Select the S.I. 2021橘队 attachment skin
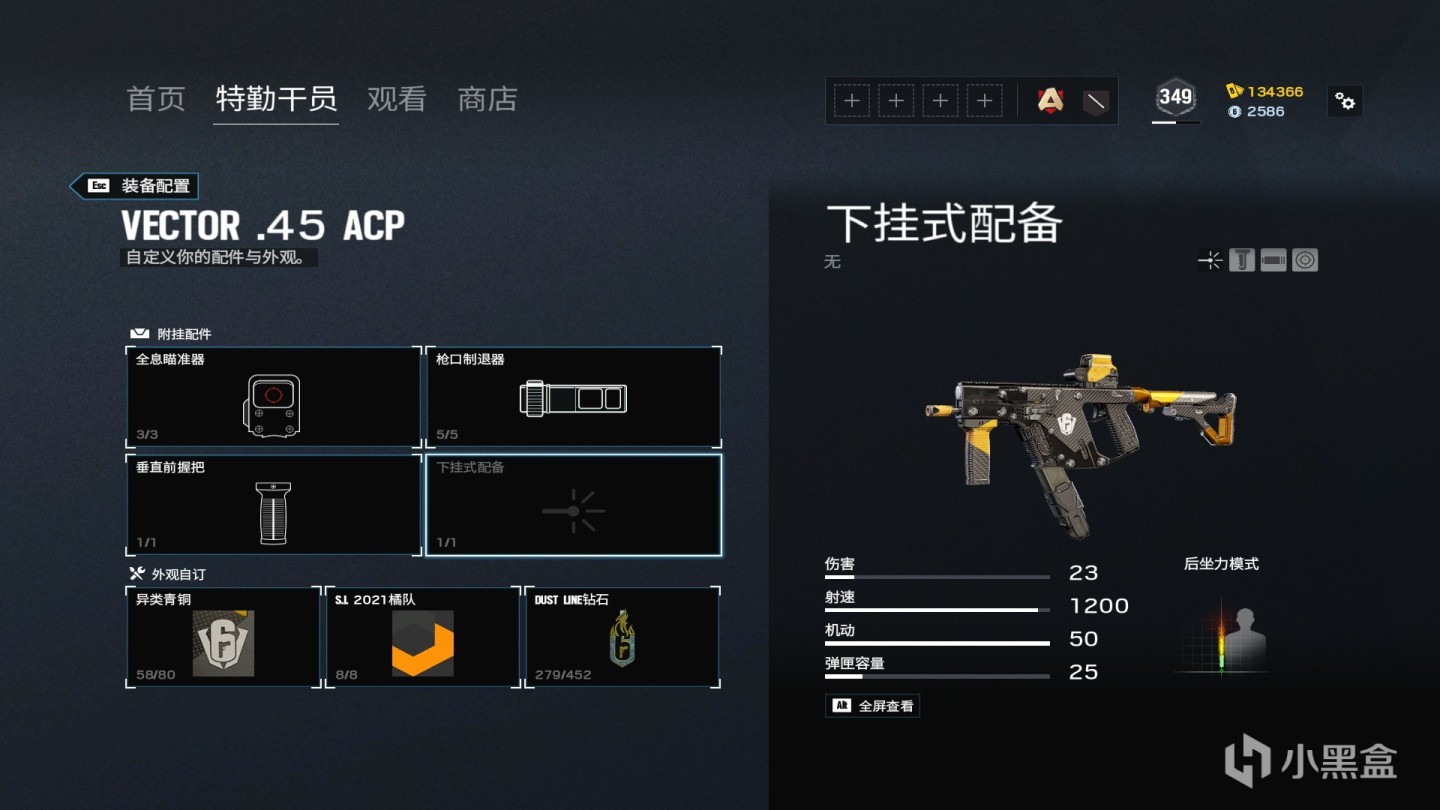This screenshot has height=810, width=1440. [x=422, y=637]
